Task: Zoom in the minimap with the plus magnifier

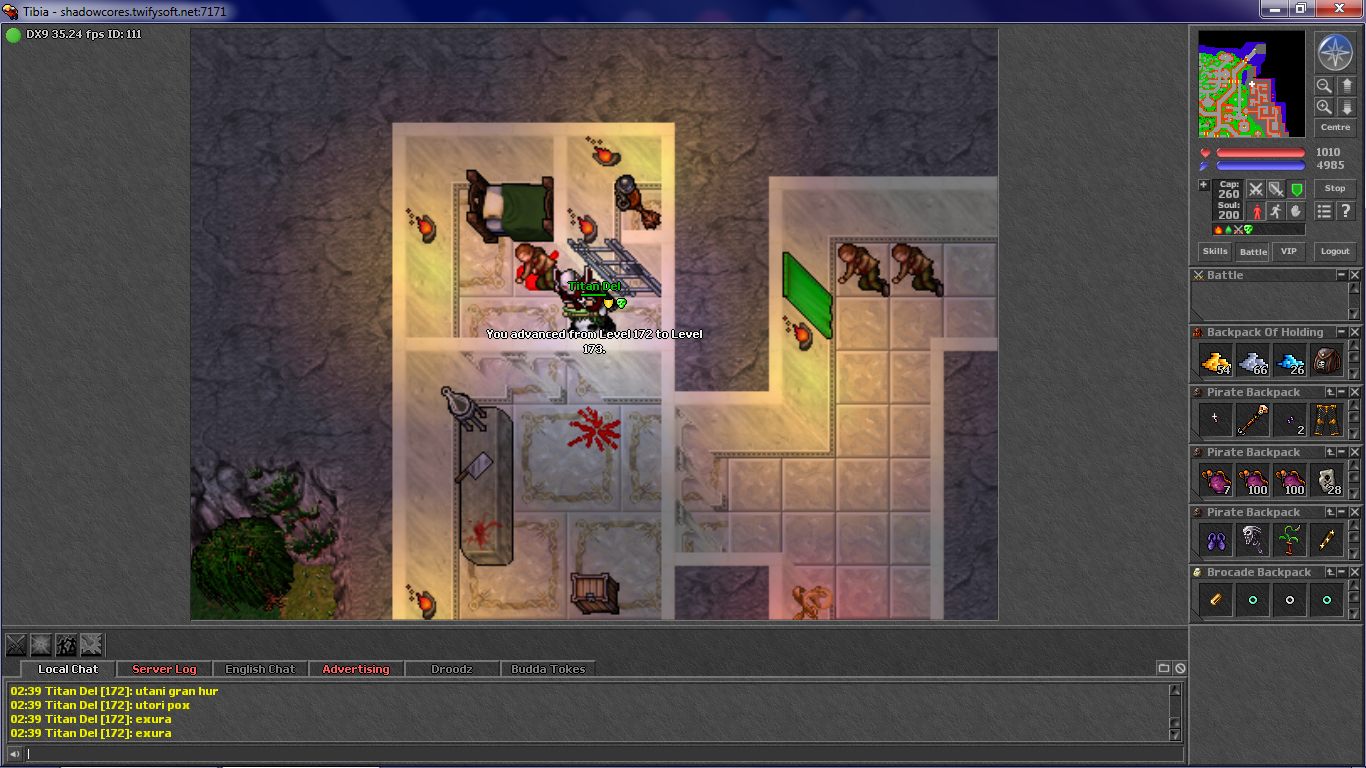Action: click(x=1324, y=106)
